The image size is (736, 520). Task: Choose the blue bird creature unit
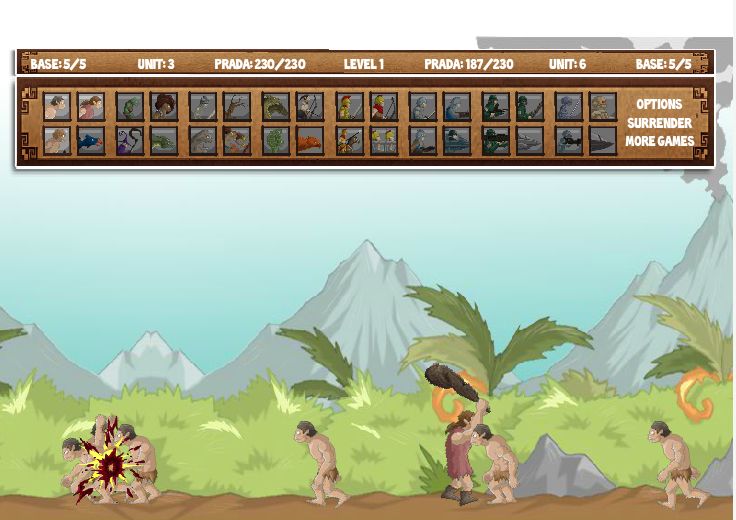tap(91, 141)
